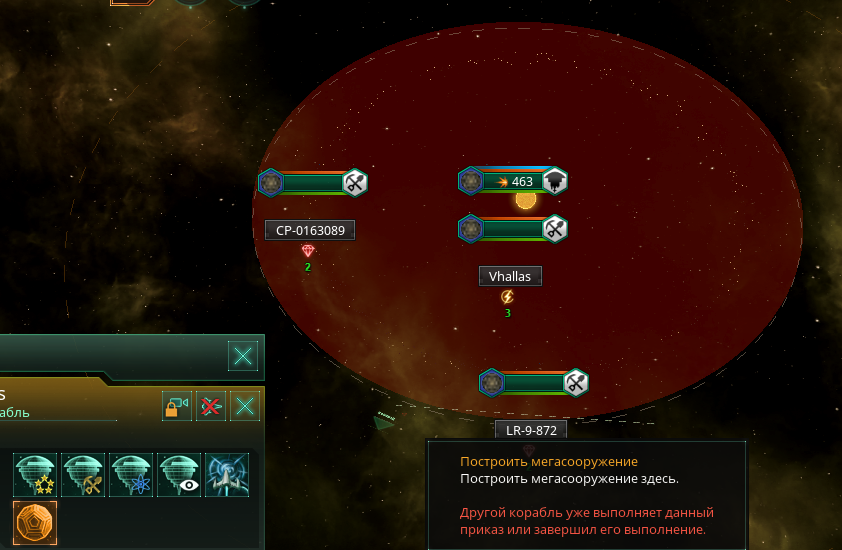The image size is (842, 550).
Task: Choose the mining habitat build option
Action: point(83,475)
